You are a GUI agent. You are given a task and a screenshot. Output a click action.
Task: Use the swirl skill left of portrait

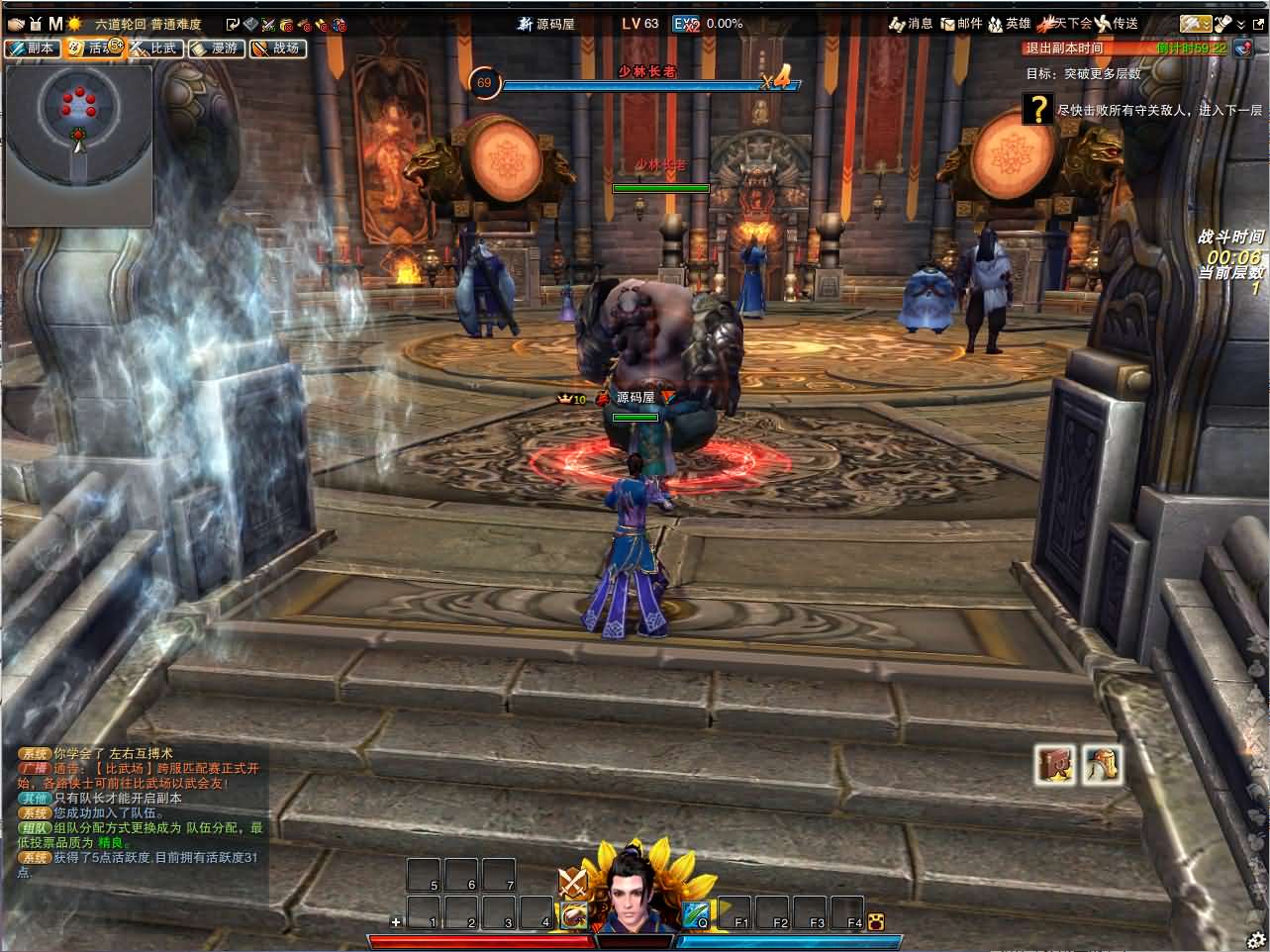tap(572, 915)
